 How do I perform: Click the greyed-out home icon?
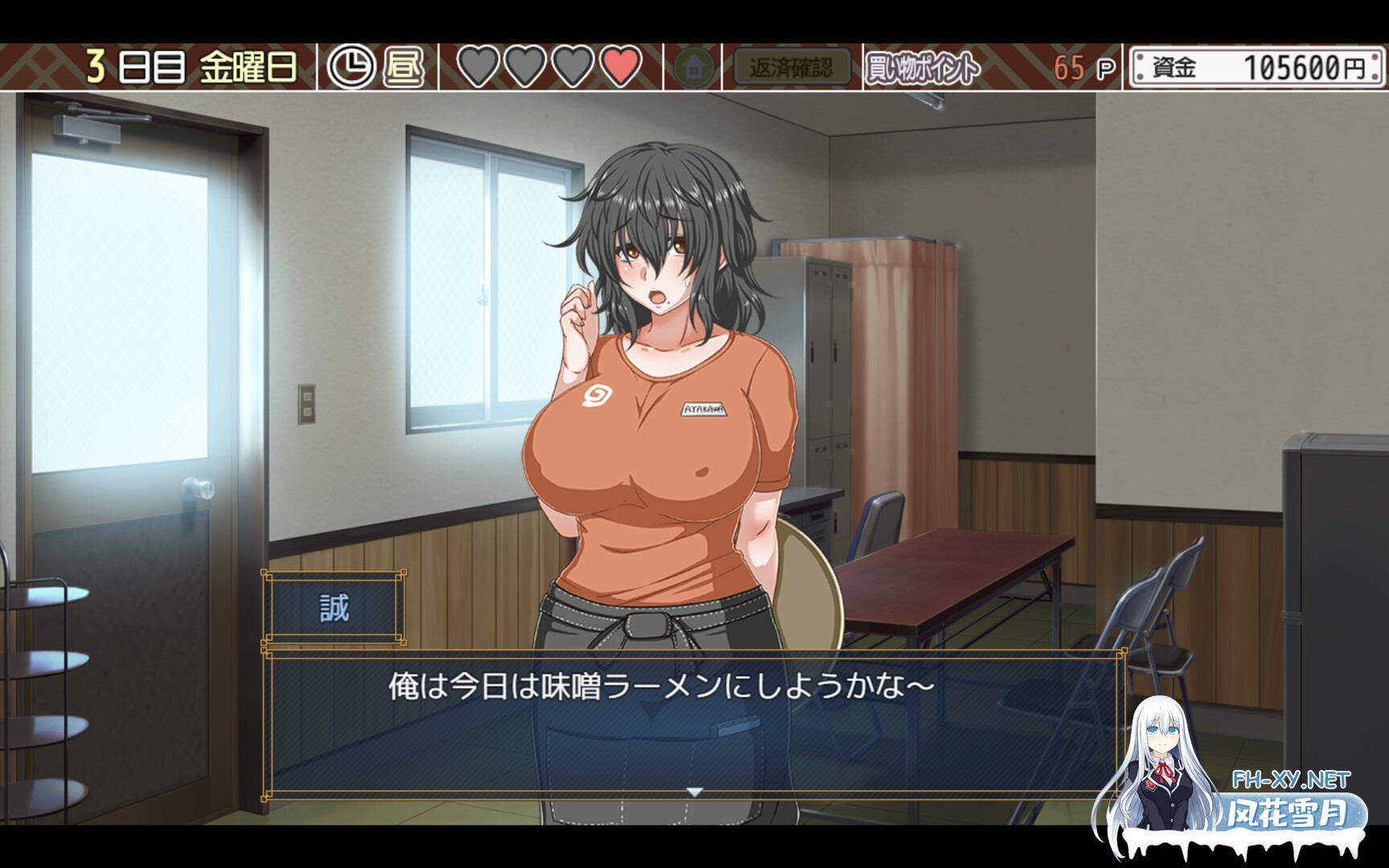693,68
